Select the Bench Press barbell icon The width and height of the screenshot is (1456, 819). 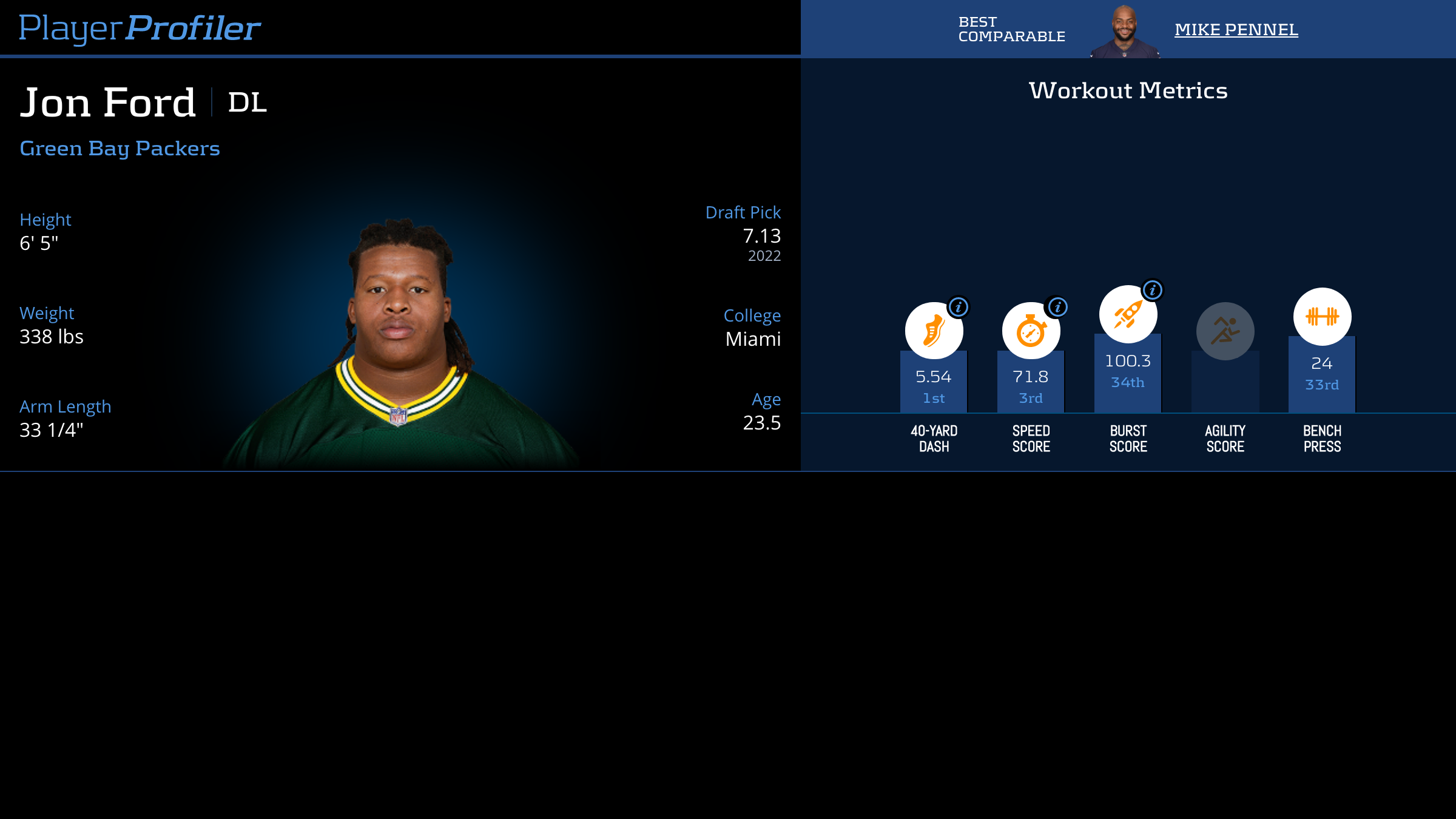point(1322,317)
